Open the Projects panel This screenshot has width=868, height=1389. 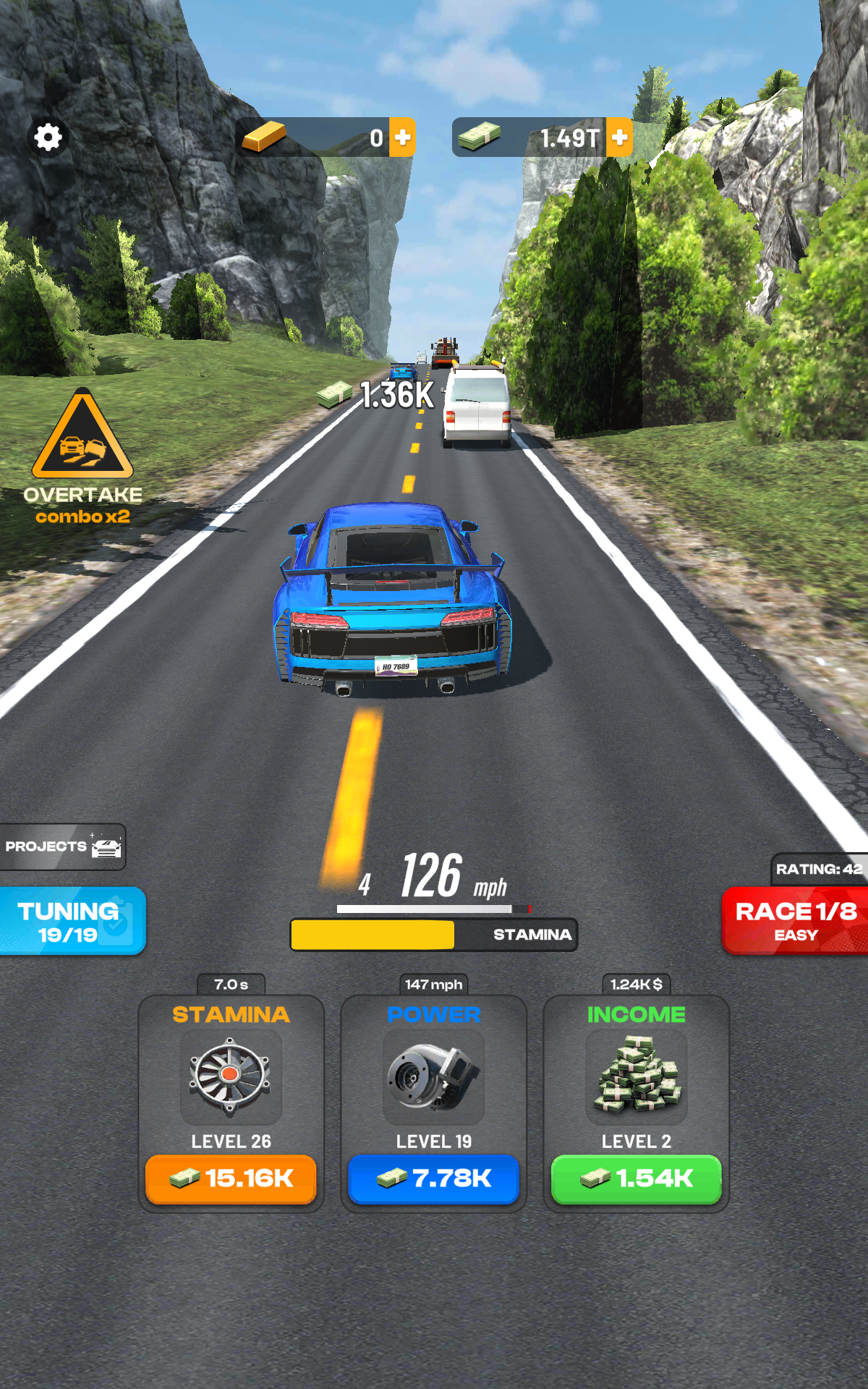(x=63, y=846)
